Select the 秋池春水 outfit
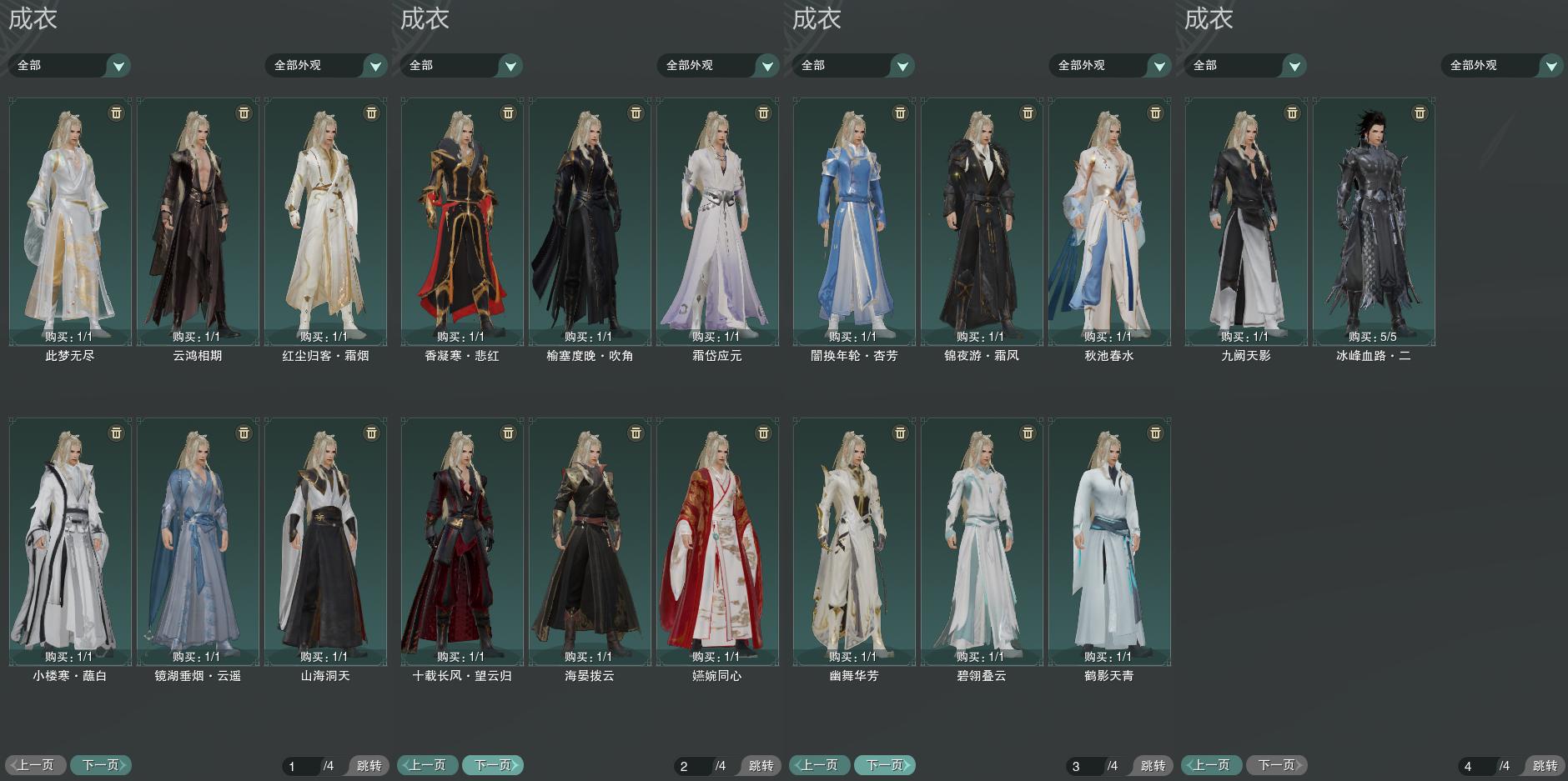 pyautogui.click(x=1109, y=221)
